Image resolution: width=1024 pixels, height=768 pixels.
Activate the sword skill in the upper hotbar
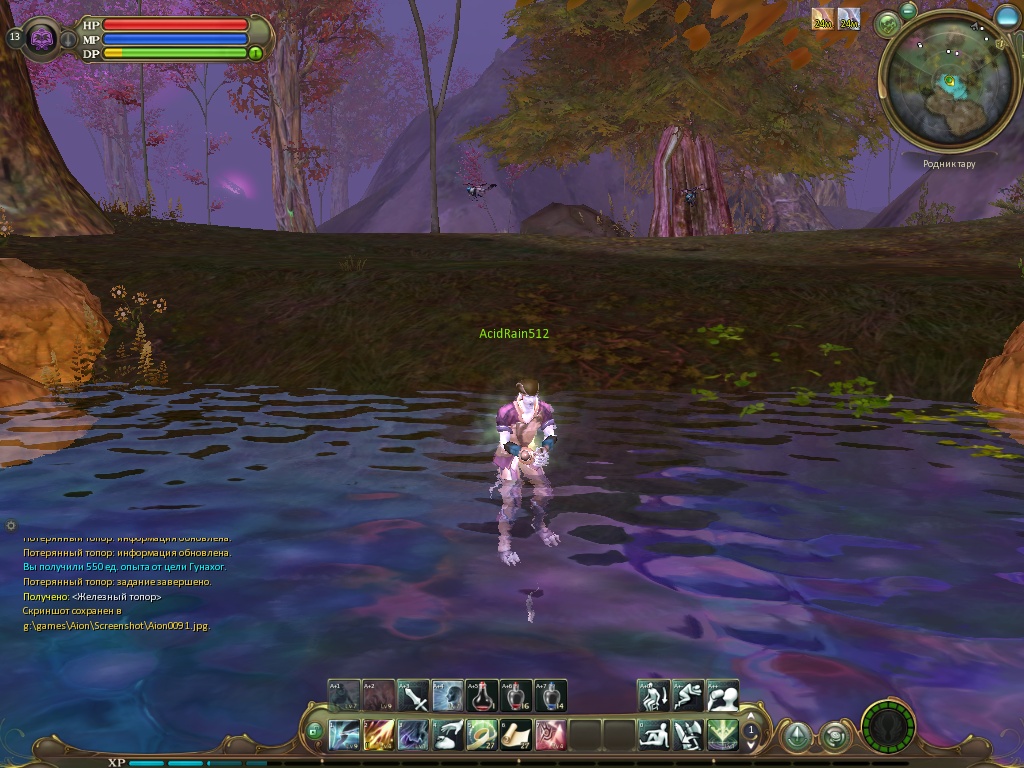414,695
